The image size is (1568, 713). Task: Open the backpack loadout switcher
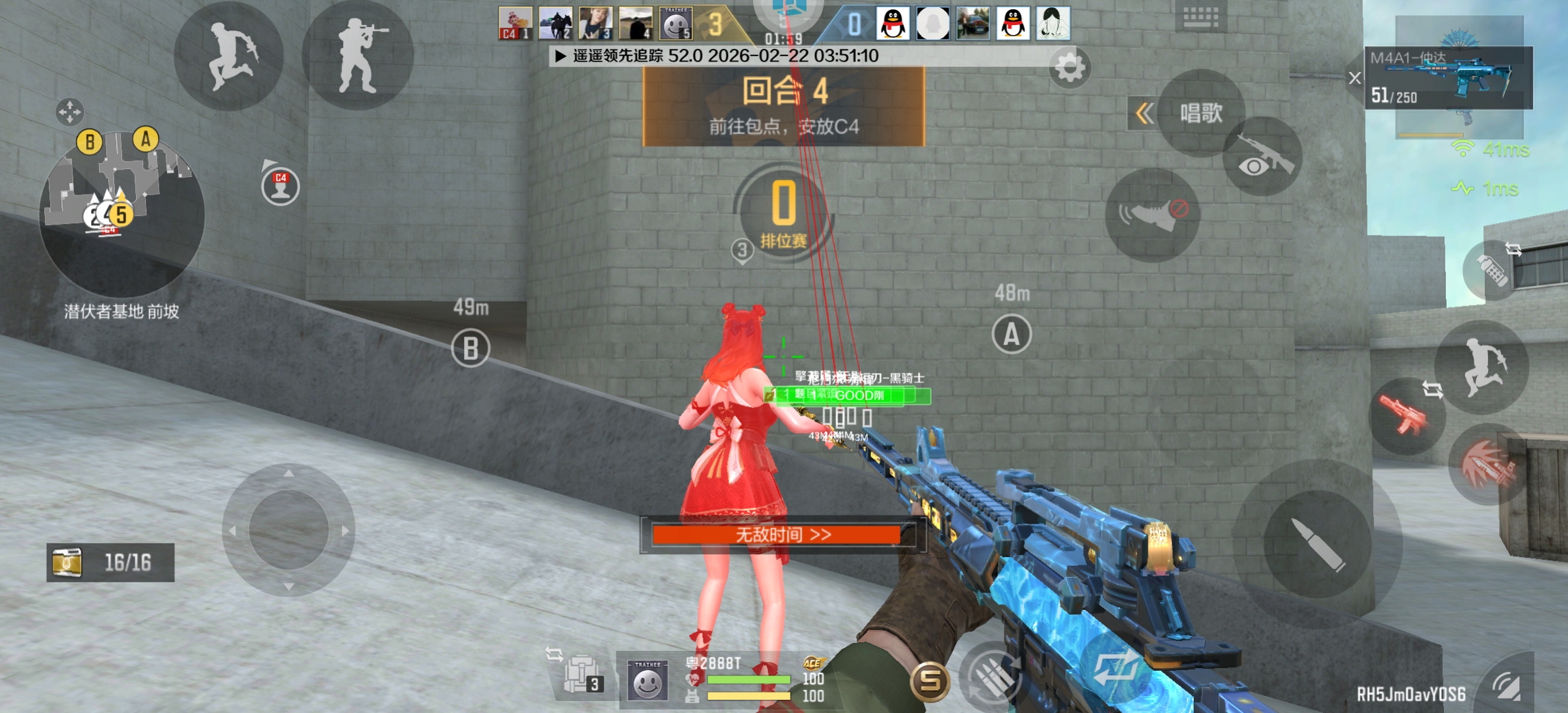pyautogui.click(x=581, y=675)
